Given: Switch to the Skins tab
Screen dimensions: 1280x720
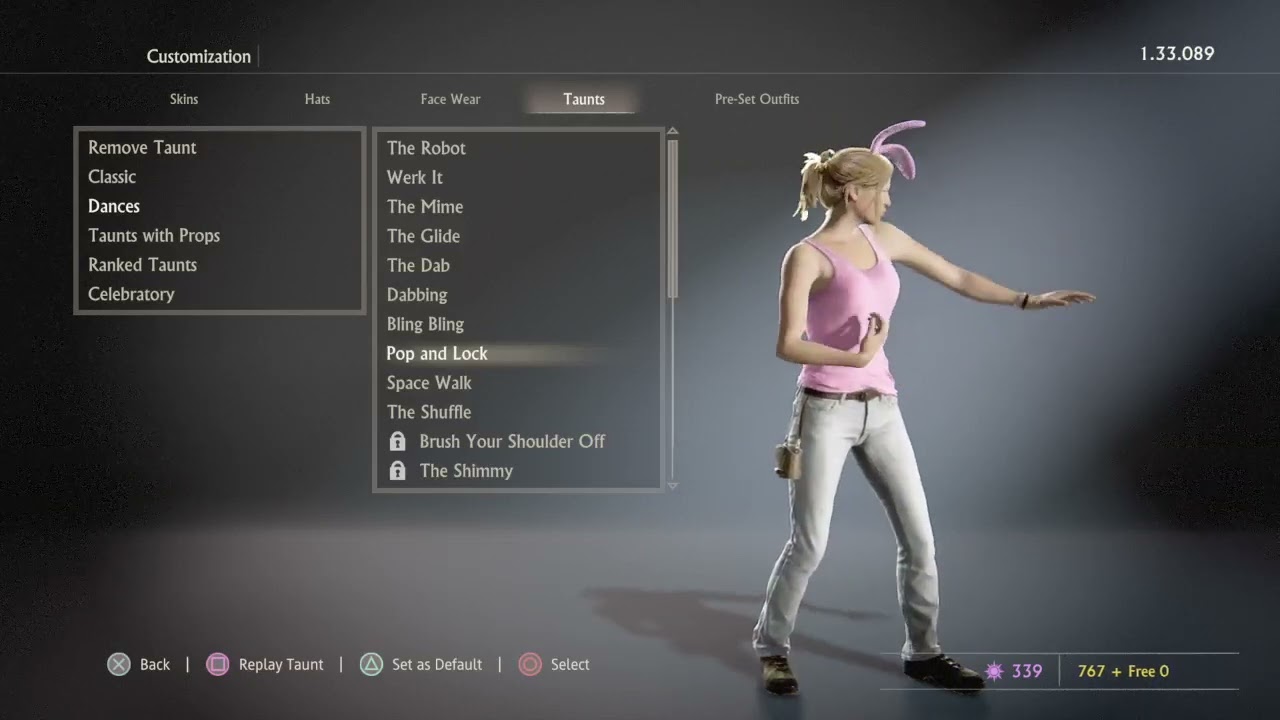Looking at the screenshot, I should pyautogui.click(x=184, y=99).
